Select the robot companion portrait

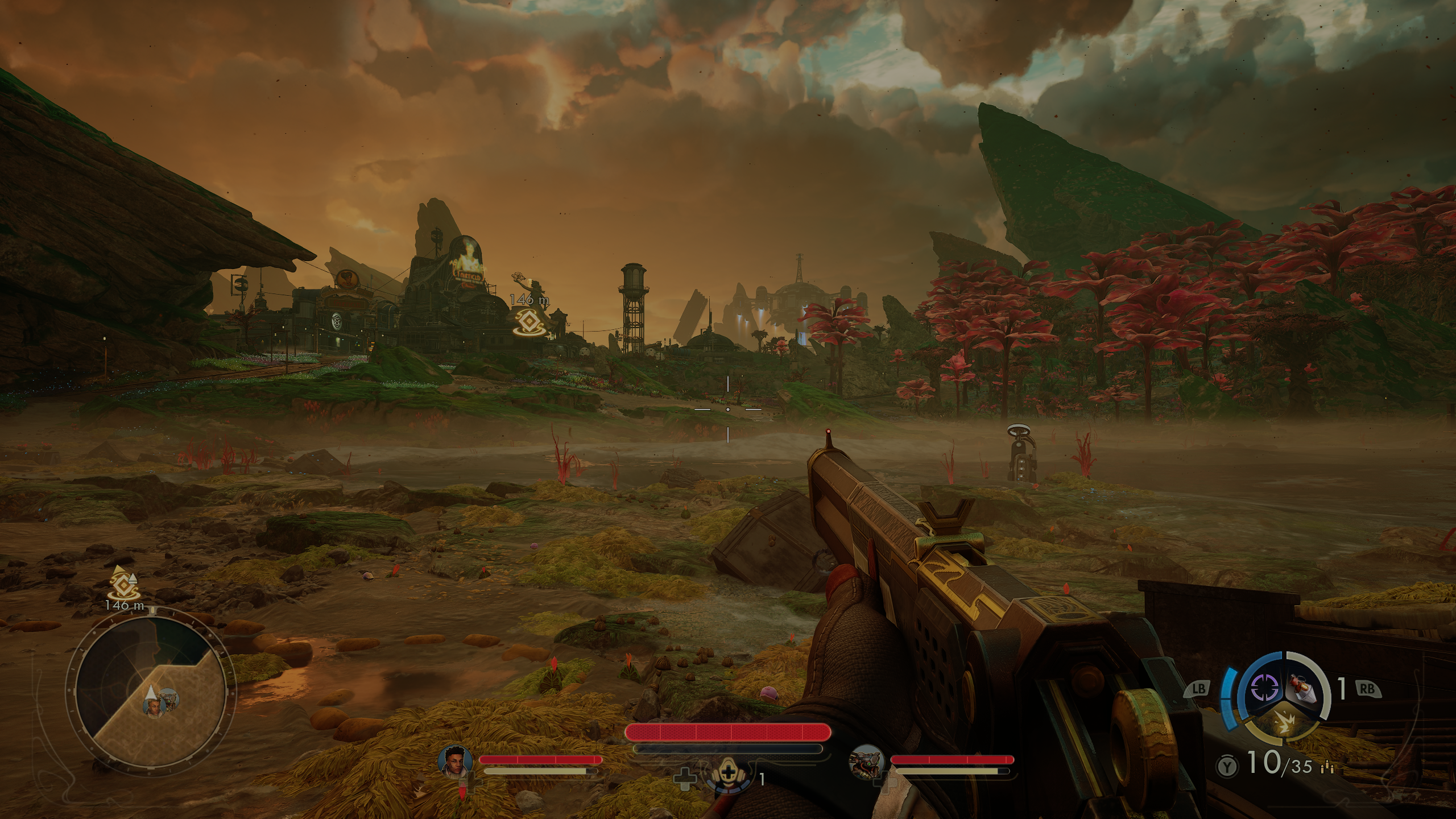tap(867, 763)
